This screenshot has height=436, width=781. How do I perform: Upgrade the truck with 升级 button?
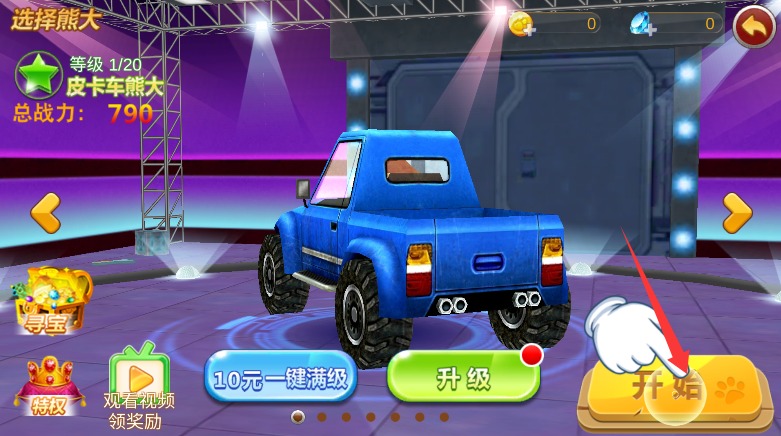[463, 377]
